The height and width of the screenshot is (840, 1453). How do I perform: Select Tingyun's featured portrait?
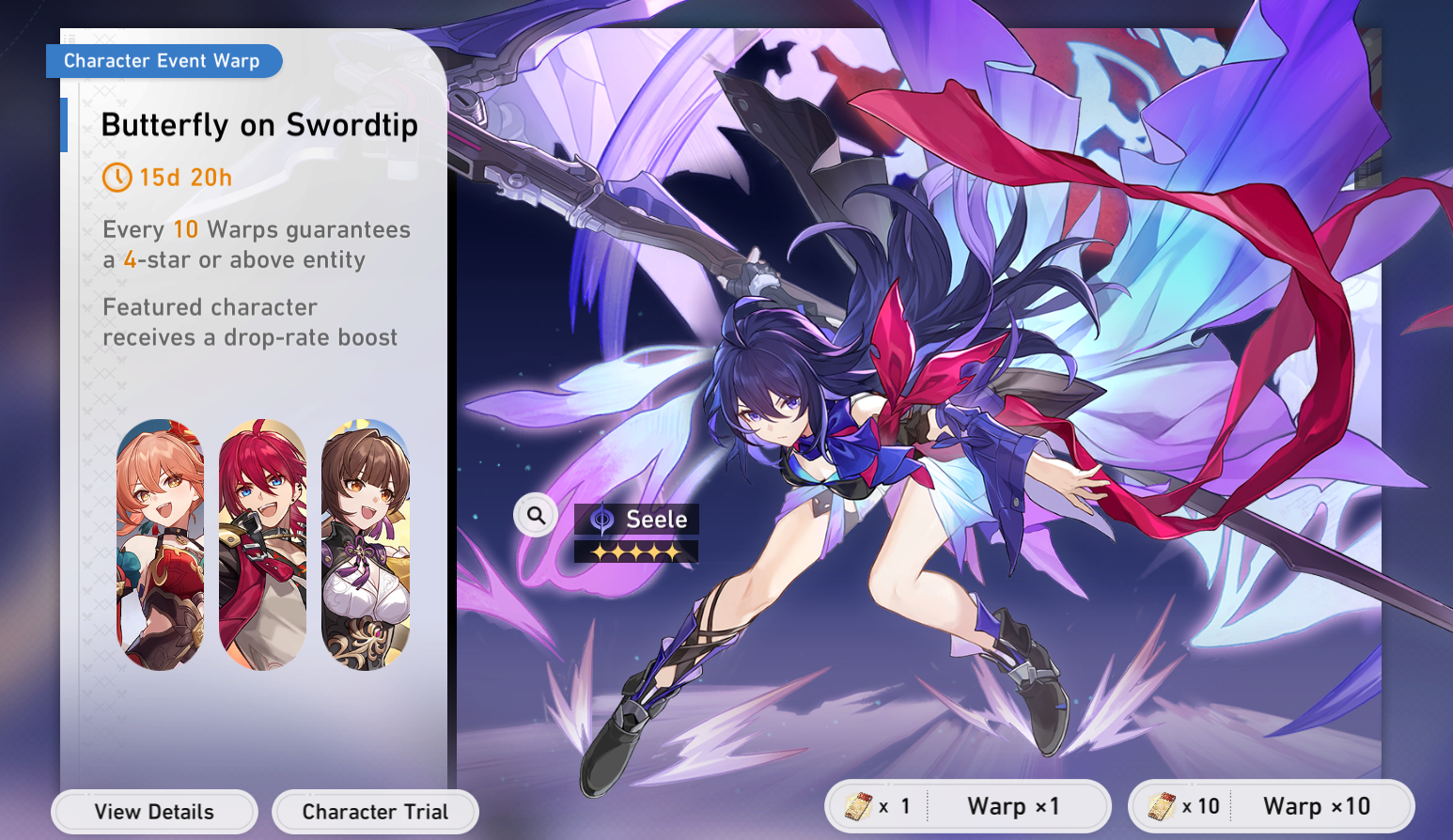click(x=365, y=545)
